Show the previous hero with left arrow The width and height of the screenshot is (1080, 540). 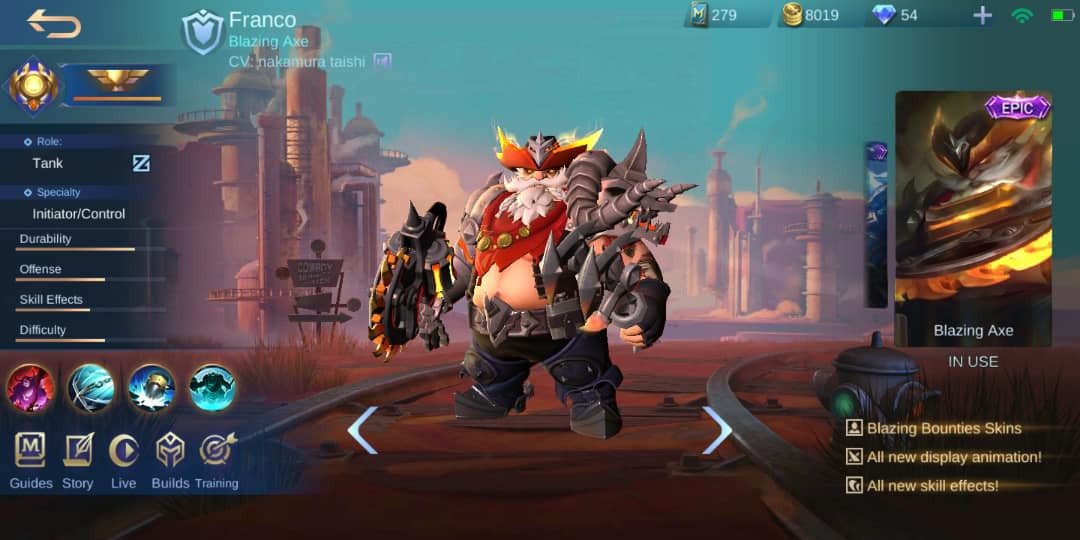362,430
